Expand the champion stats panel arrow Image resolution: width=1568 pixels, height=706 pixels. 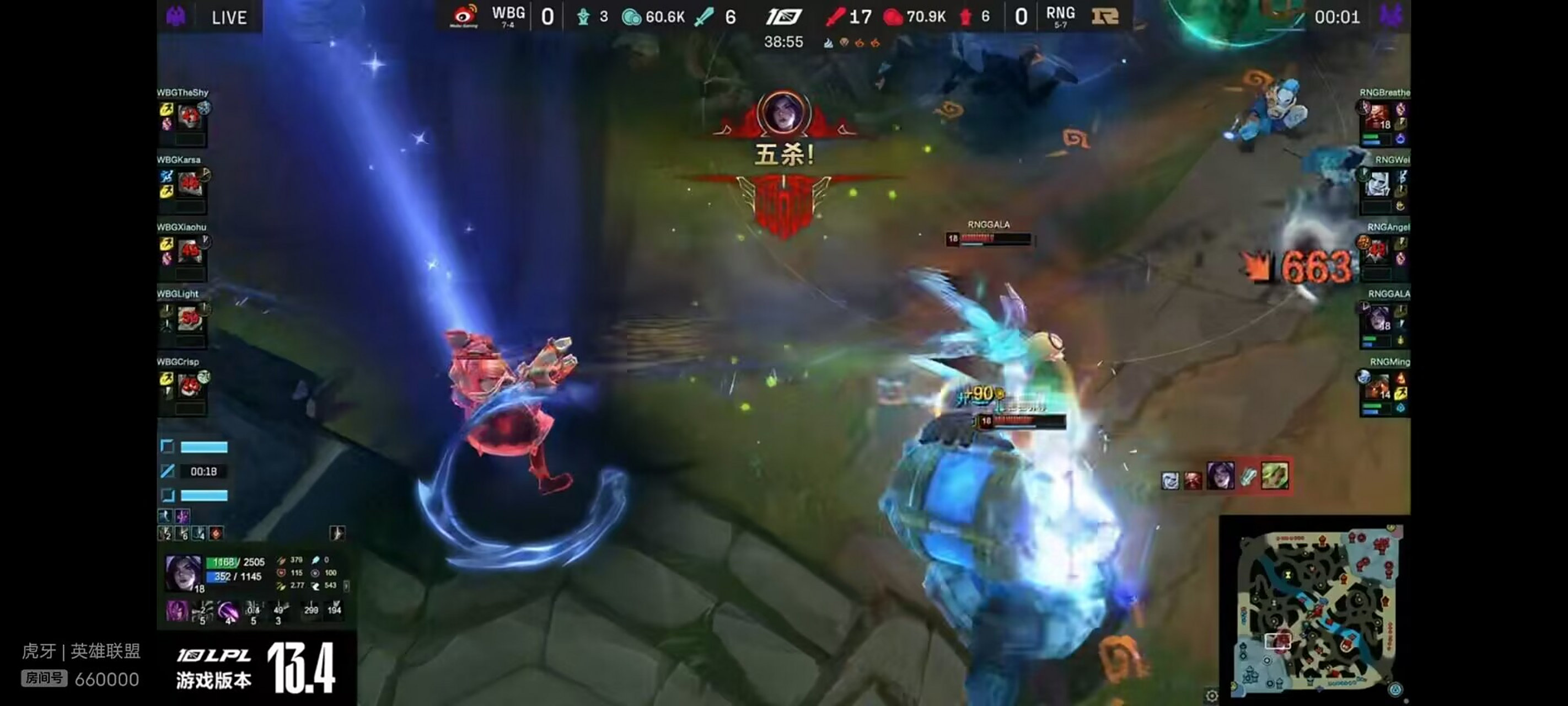346,585
